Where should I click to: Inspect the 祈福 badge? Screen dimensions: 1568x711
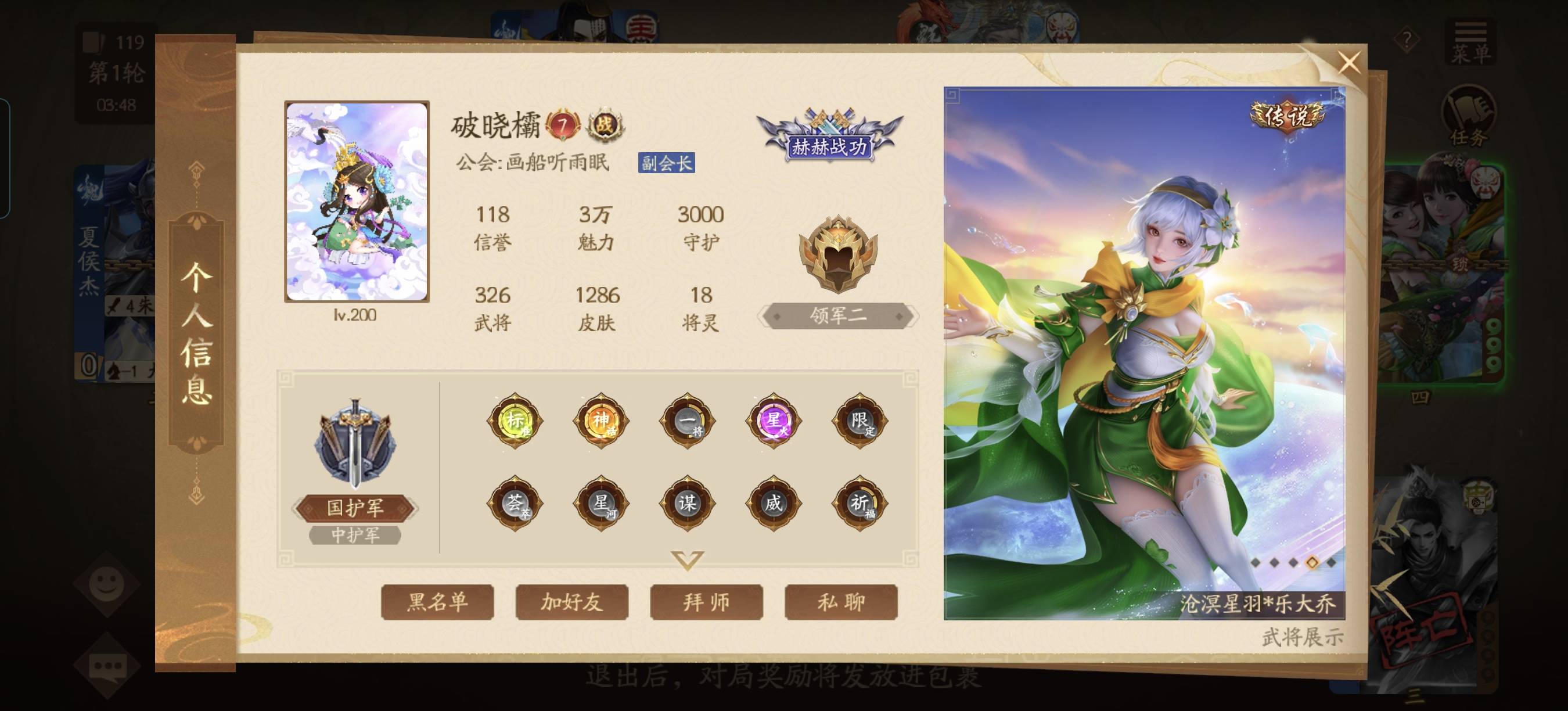859,504
